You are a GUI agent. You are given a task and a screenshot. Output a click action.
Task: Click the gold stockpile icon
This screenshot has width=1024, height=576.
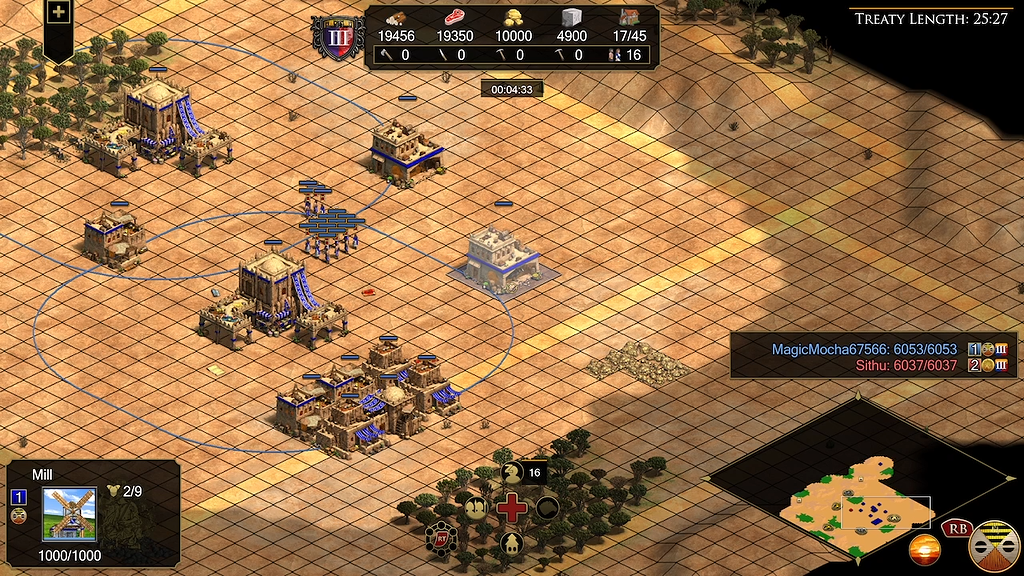pos(514,17)
